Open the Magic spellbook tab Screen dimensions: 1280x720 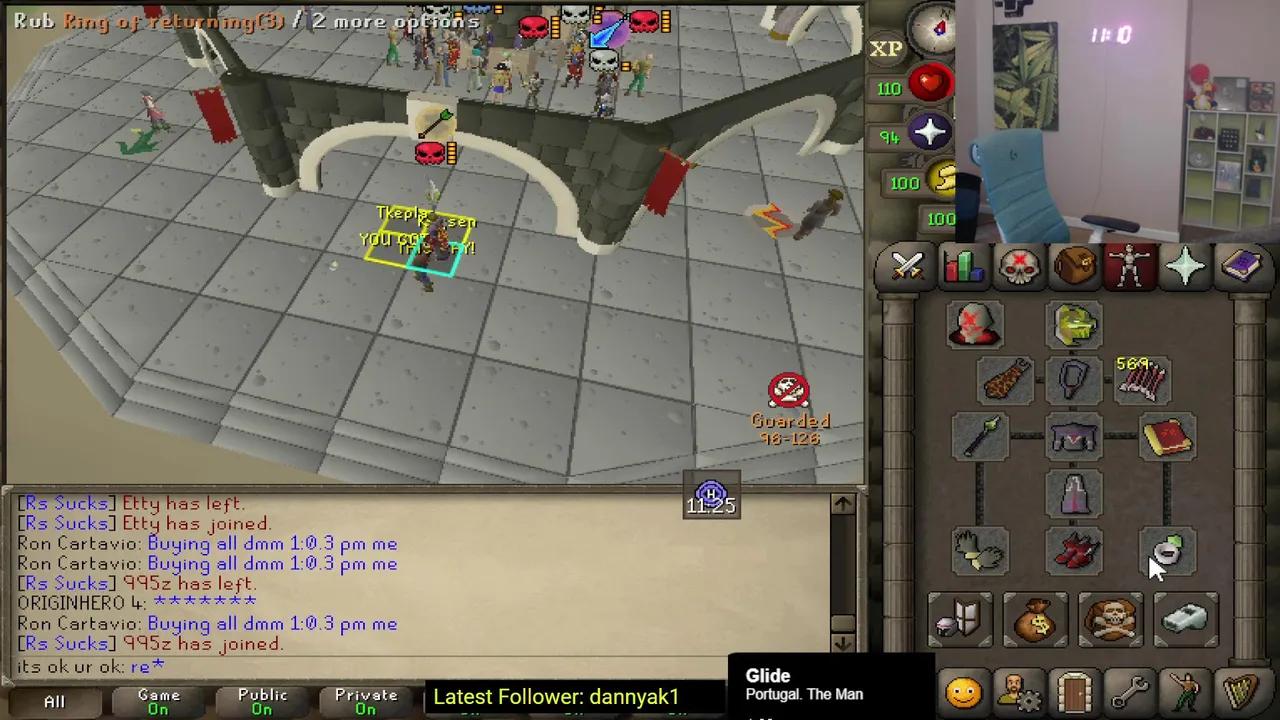[x=1242, y=265]
